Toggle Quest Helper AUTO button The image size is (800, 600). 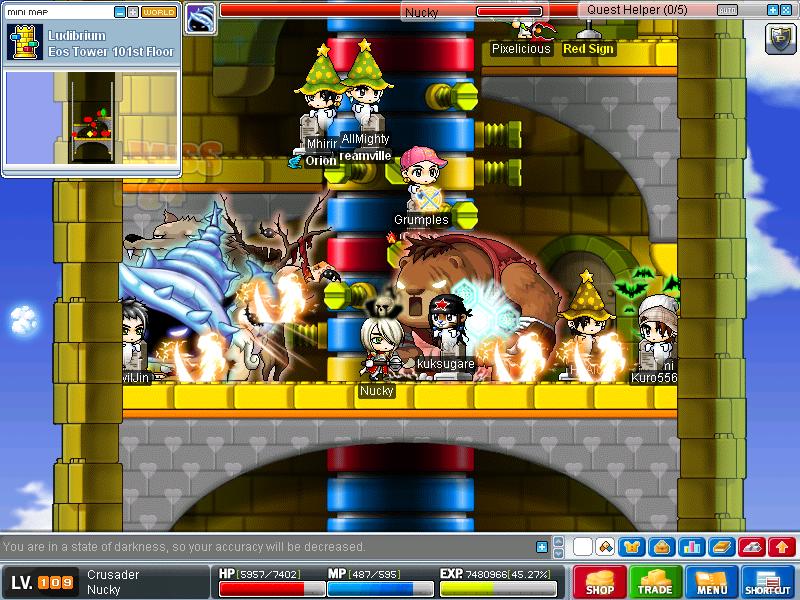pyautogui.click(x=728, y=10)
